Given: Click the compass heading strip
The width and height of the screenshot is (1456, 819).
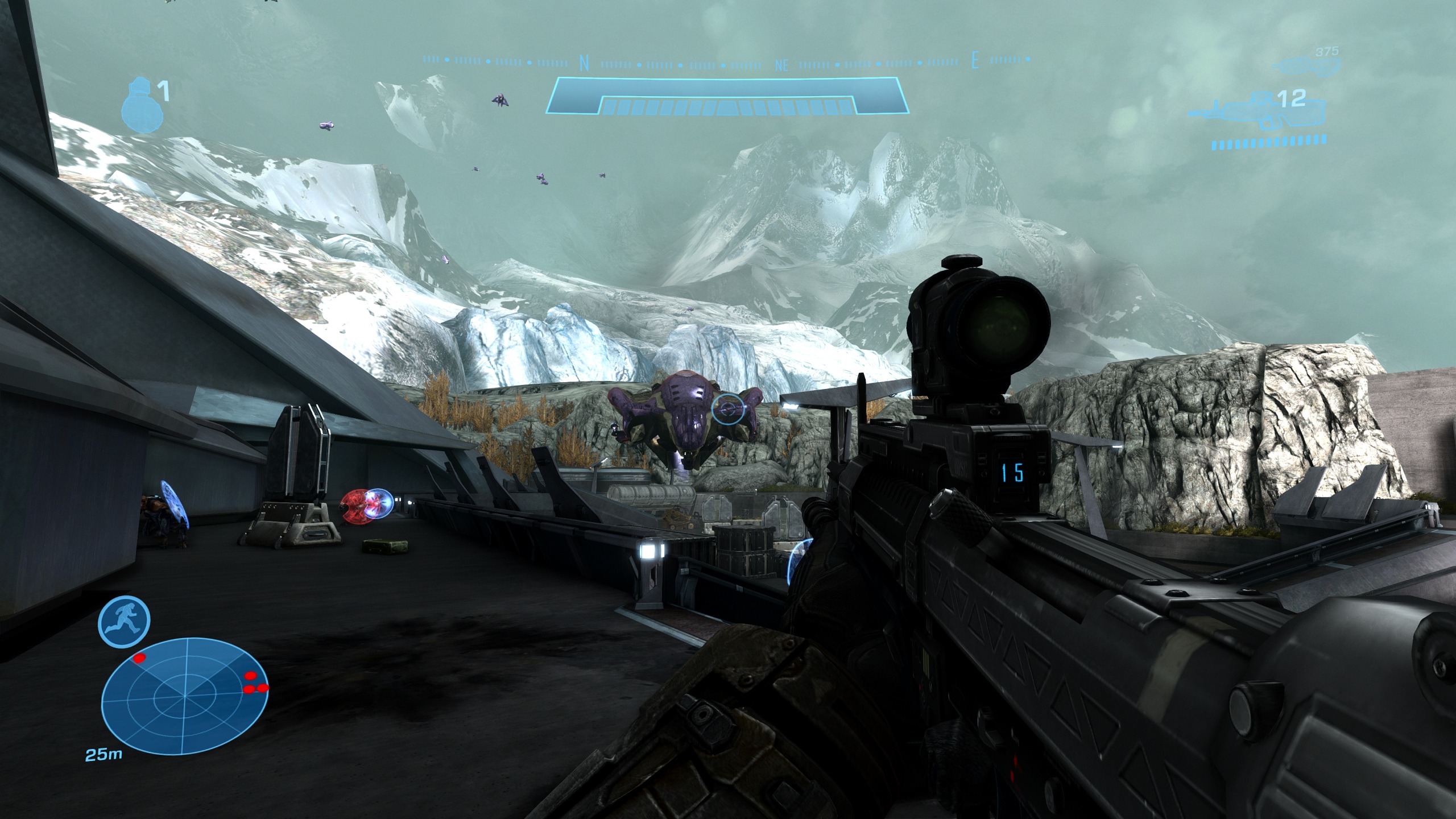Looking at the screenshot, I should click(x=727, y=61).
